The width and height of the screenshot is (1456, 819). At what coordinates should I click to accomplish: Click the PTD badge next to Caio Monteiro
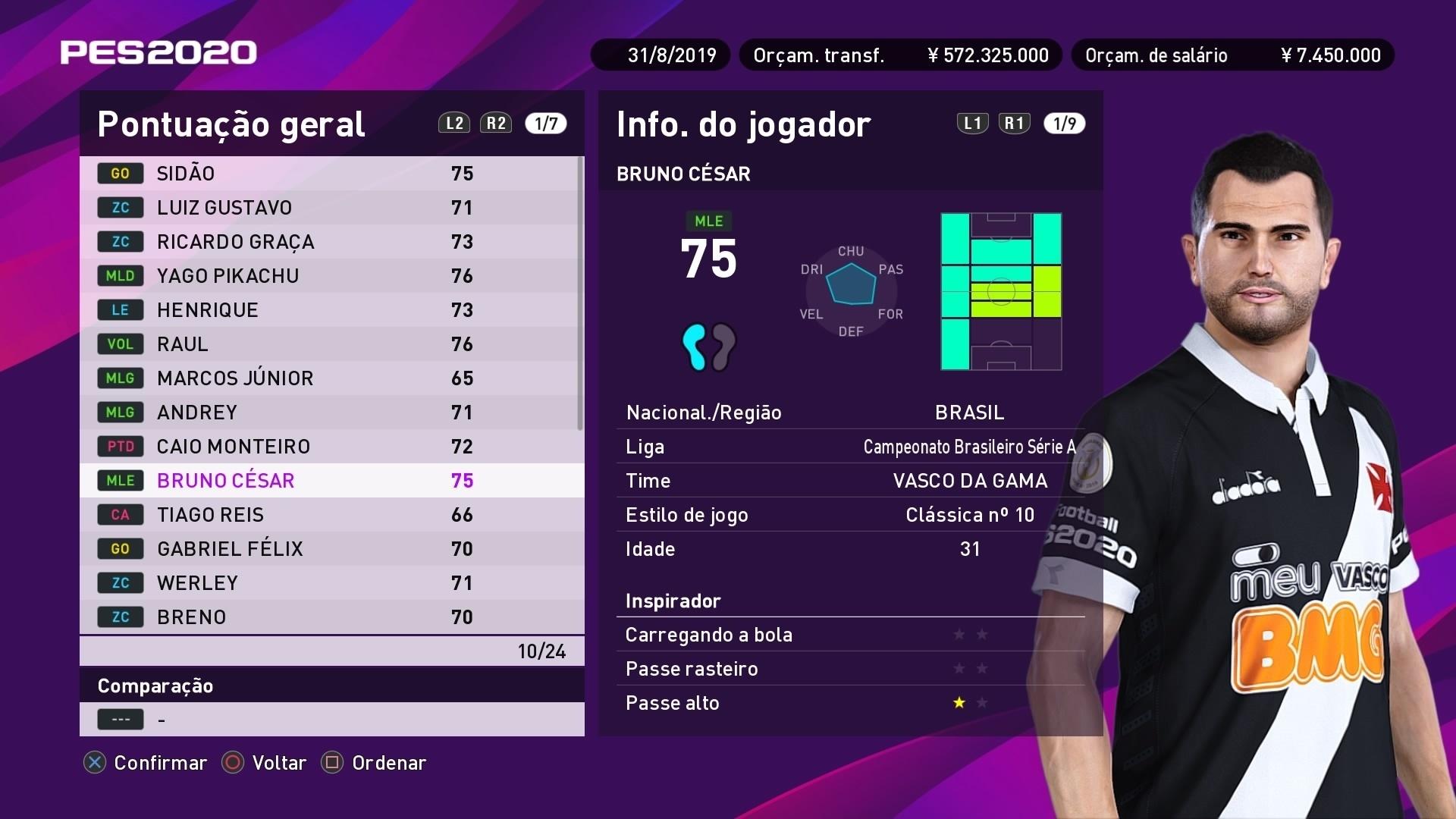click(119, 446)
